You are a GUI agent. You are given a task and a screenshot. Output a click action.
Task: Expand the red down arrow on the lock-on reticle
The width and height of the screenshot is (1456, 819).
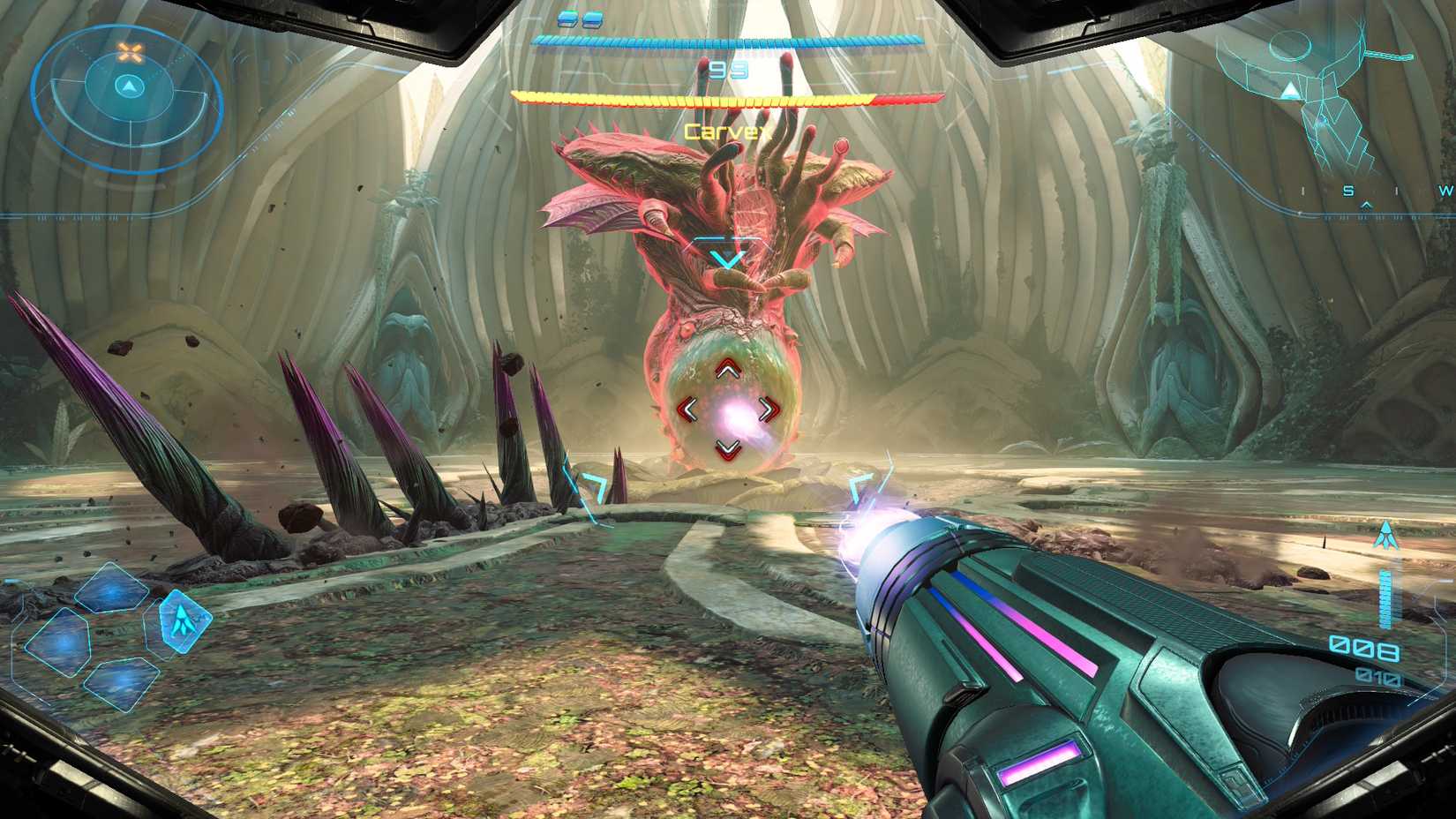tap(726, 447)
